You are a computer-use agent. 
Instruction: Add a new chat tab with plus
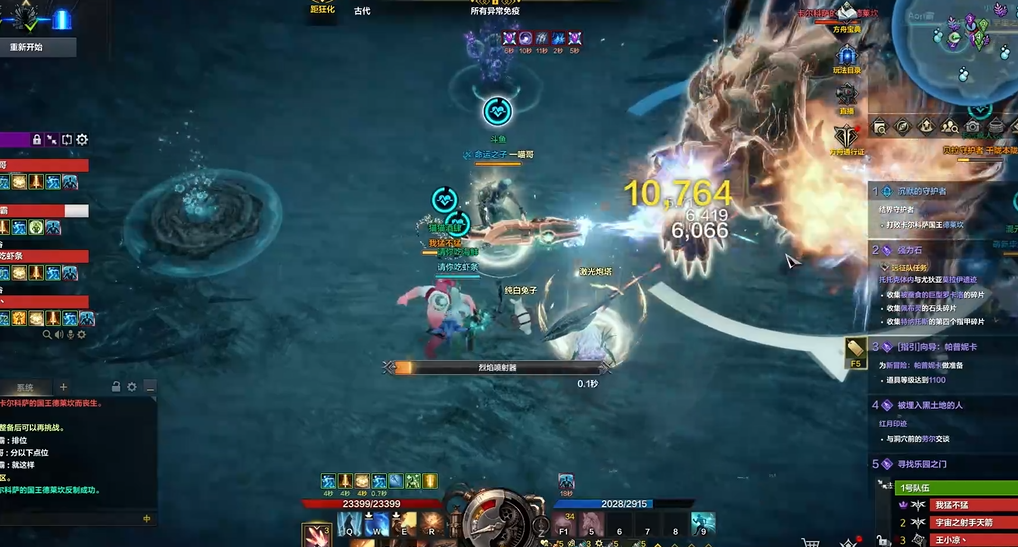point(64,387)
